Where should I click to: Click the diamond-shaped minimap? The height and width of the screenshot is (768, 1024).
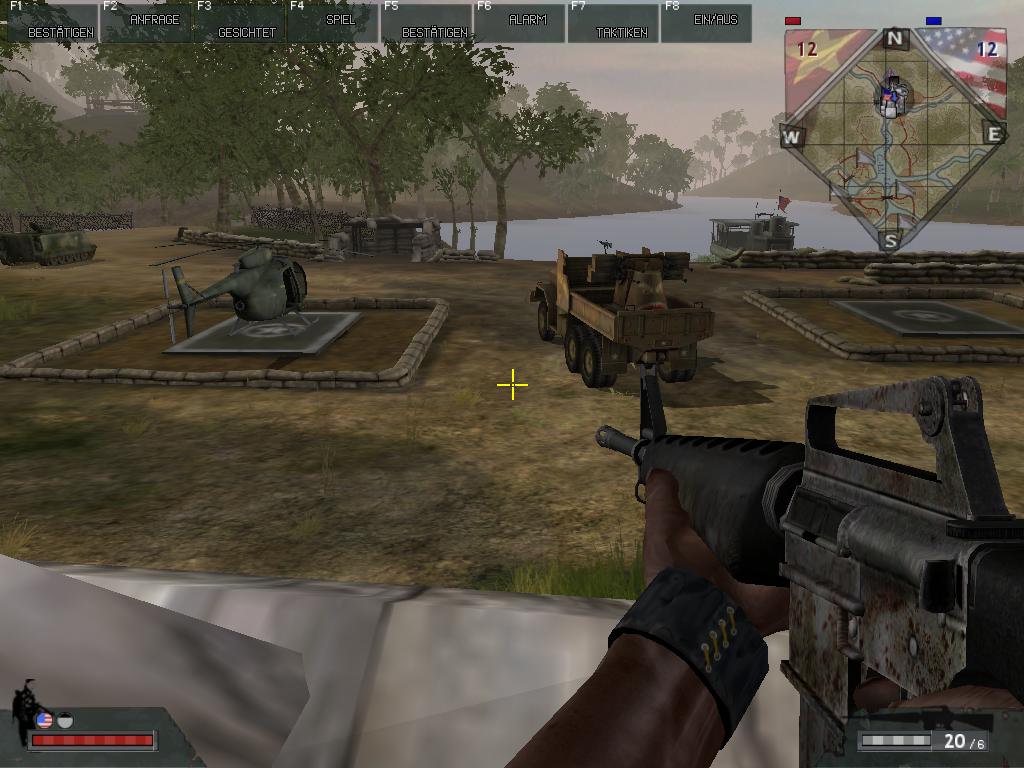(894, 138)
